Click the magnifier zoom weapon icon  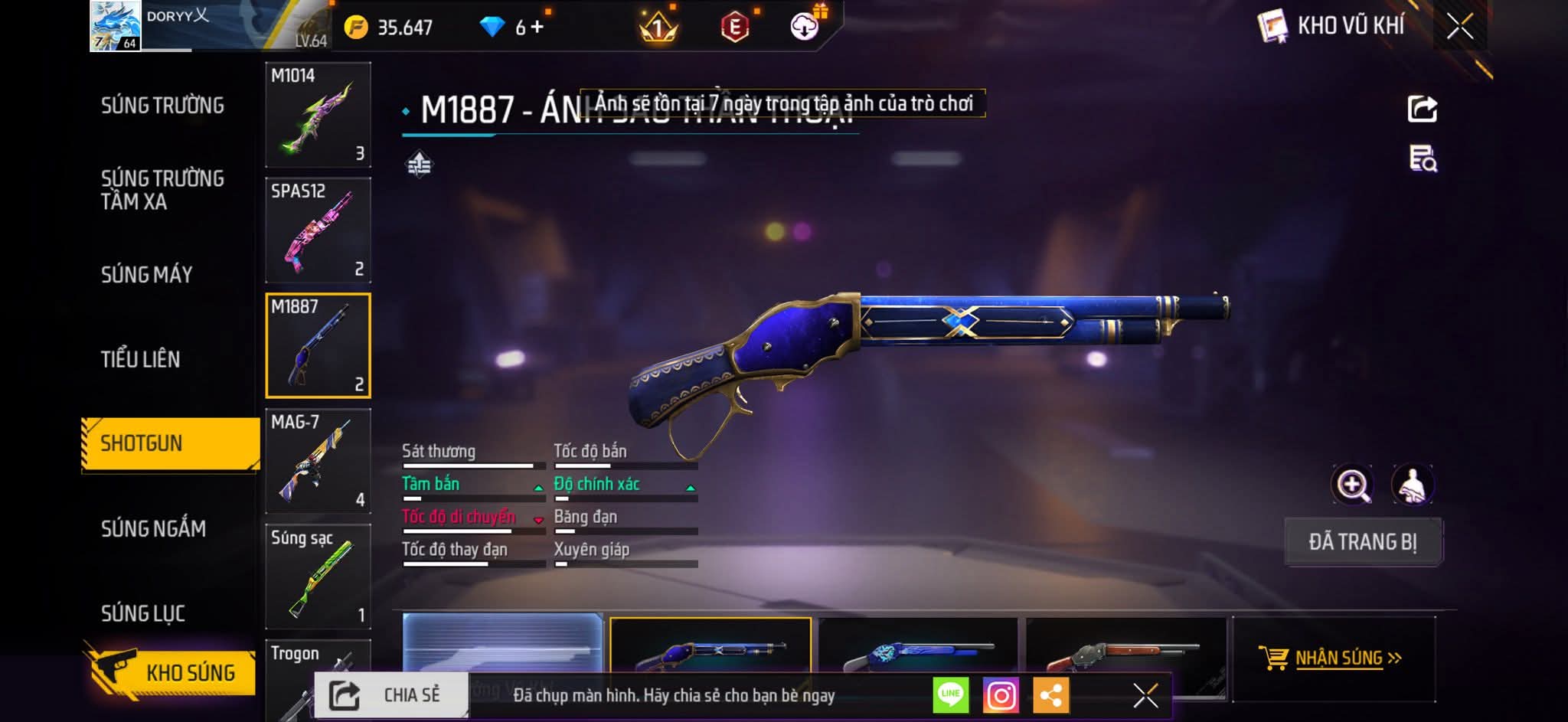pyautogui.click(x=1353, y=485)
